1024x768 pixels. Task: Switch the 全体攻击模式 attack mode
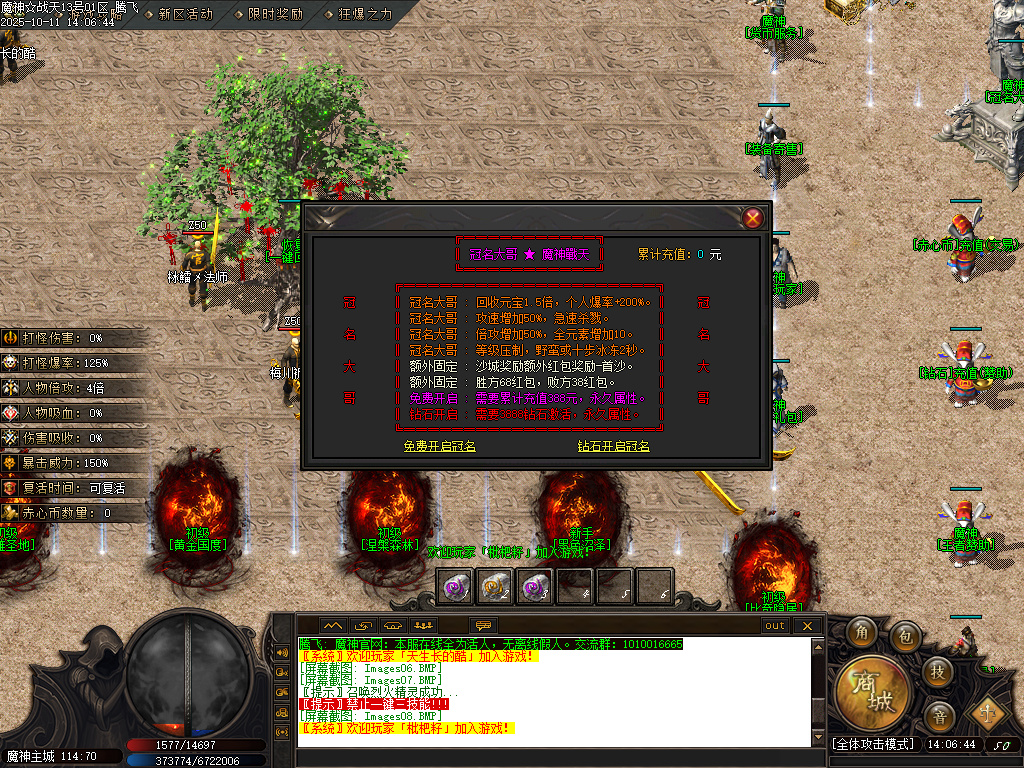click(873, 744)
